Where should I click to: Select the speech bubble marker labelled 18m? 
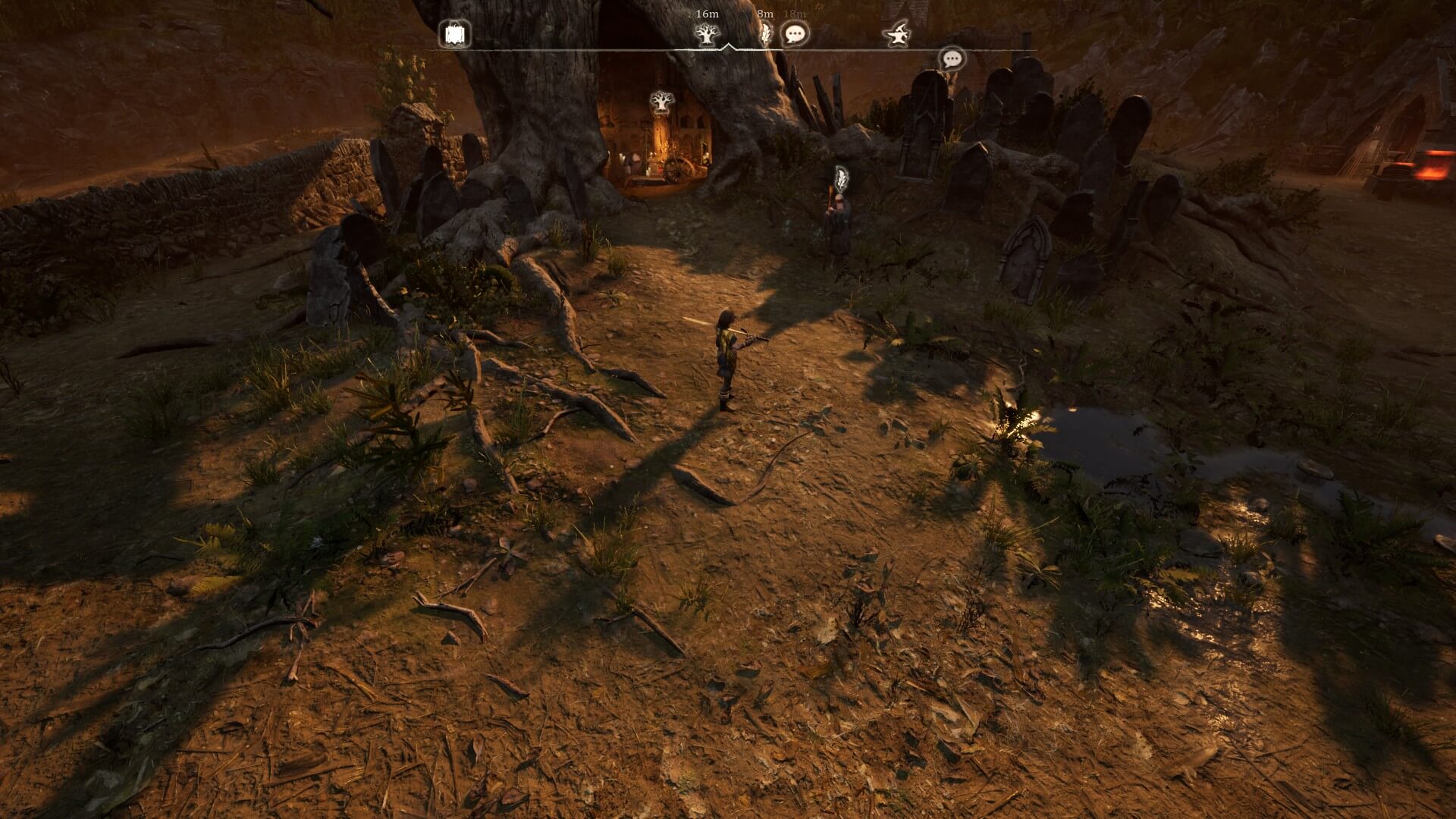click(794, 34)
